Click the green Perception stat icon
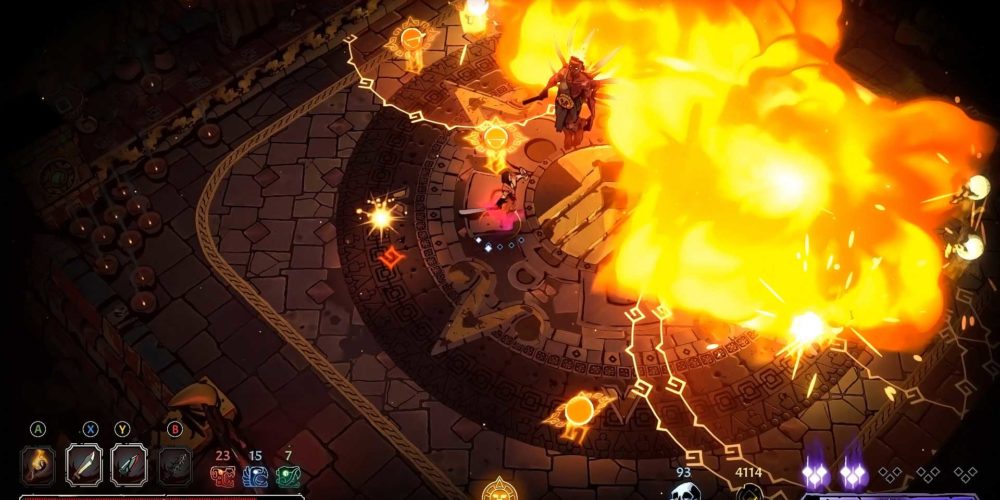Image resolution: width=1000 pixels, height=500 pixels. tap(288, 475)
